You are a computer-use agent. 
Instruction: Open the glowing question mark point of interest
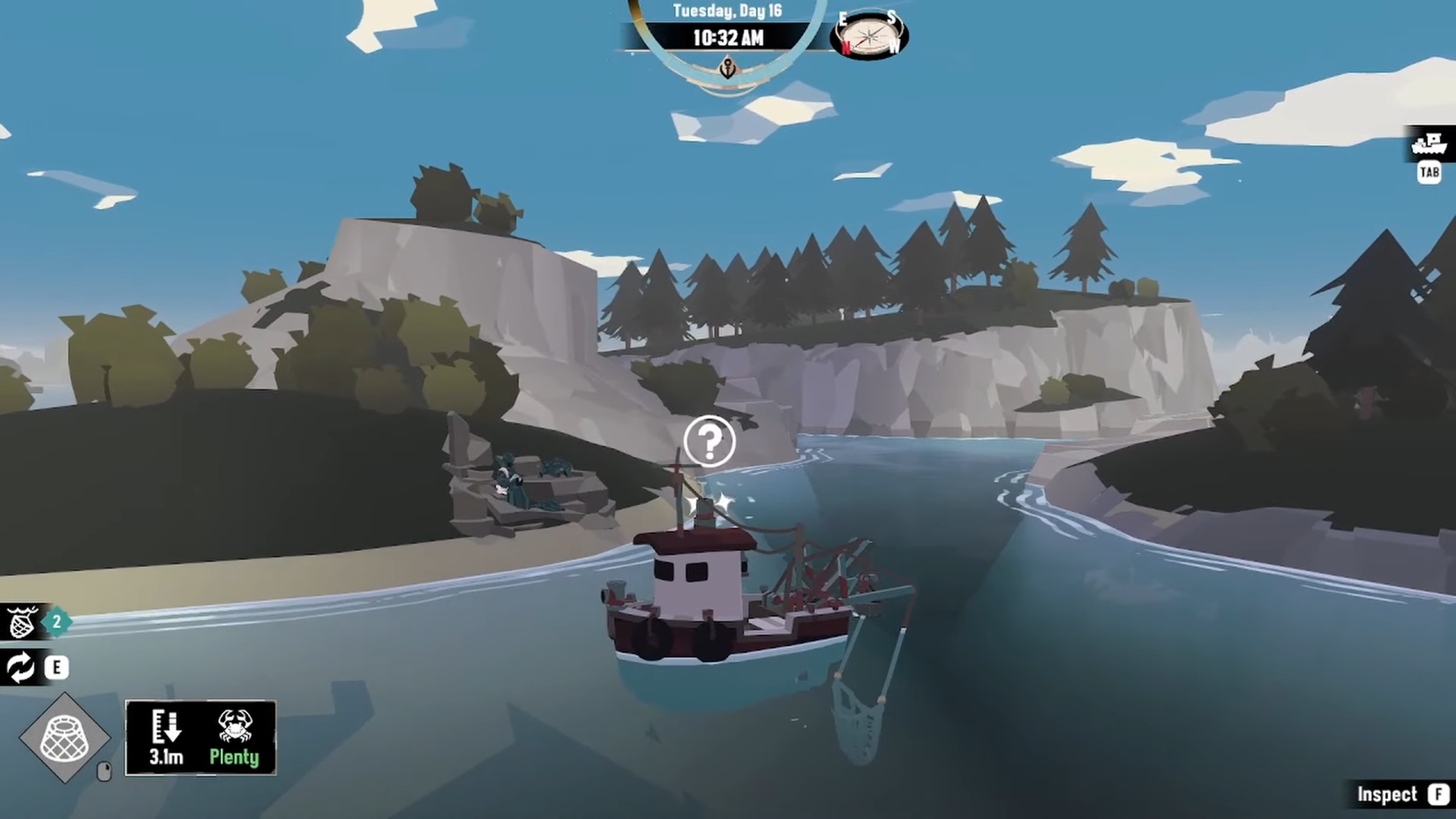[x=710, y=442]
